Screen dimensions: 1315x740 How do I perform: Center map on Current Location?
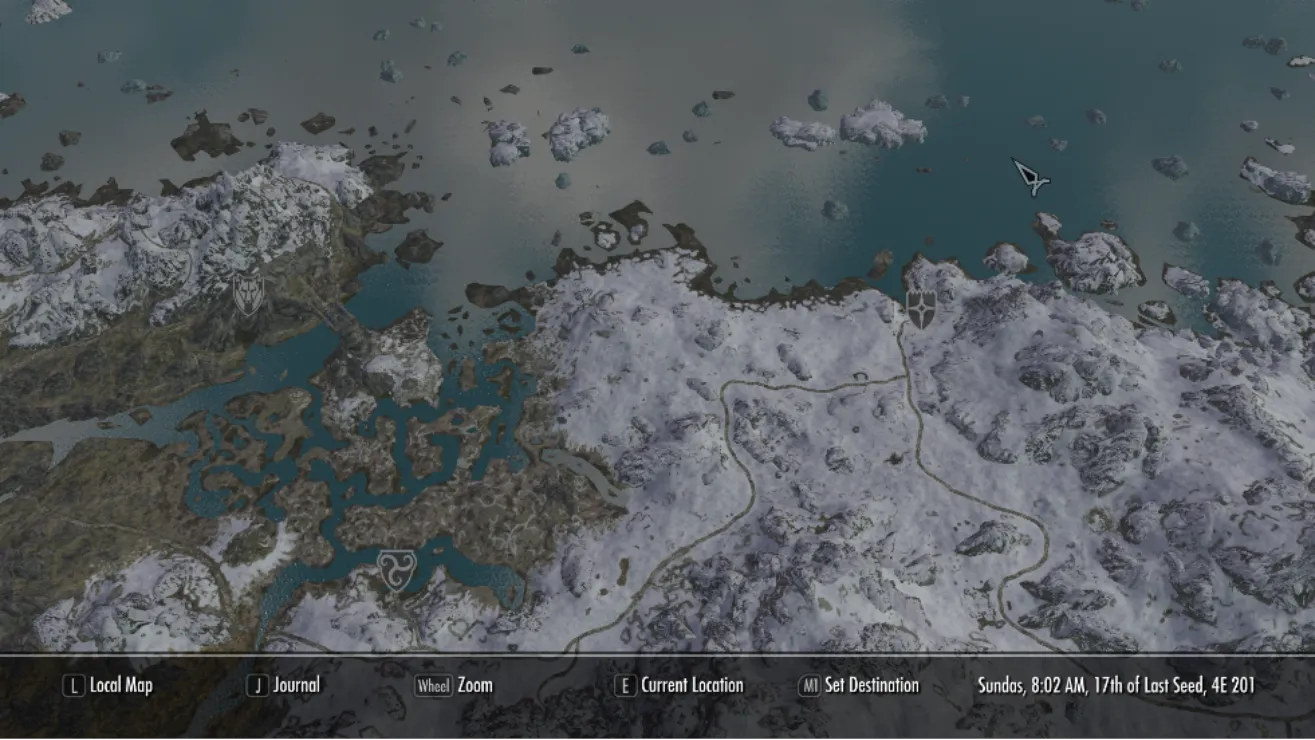tap(680, 686)
